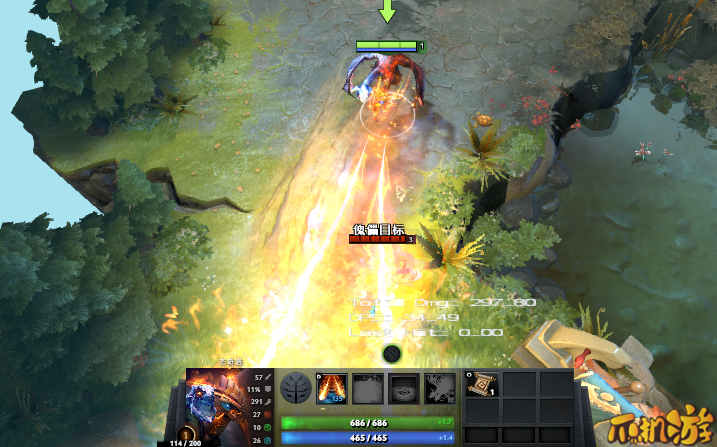Click the greyed-out Macropyre ultimate ability

pyautogui.click(x=440, y=389)
